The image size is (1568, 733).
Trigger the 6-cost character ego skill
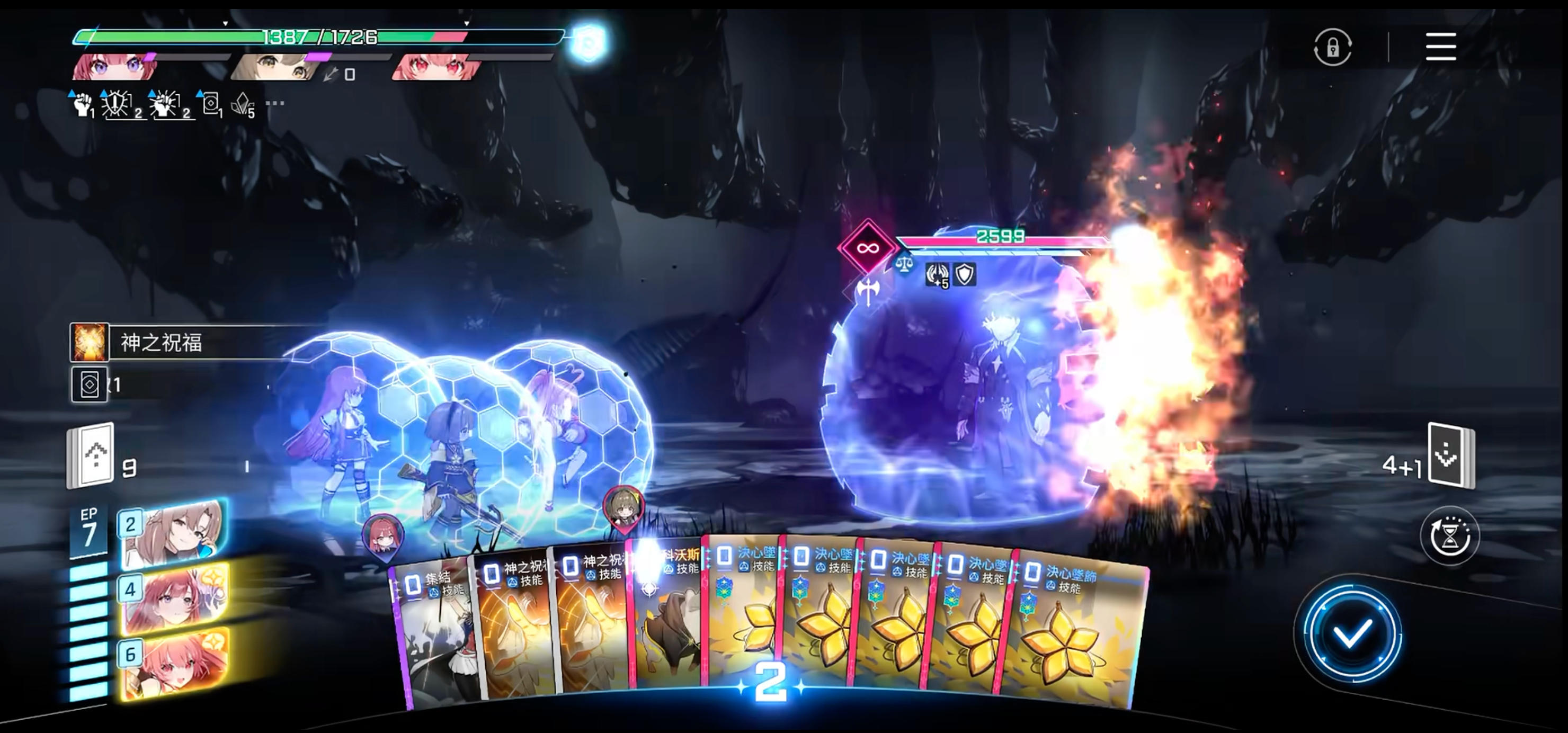(173, 664)
